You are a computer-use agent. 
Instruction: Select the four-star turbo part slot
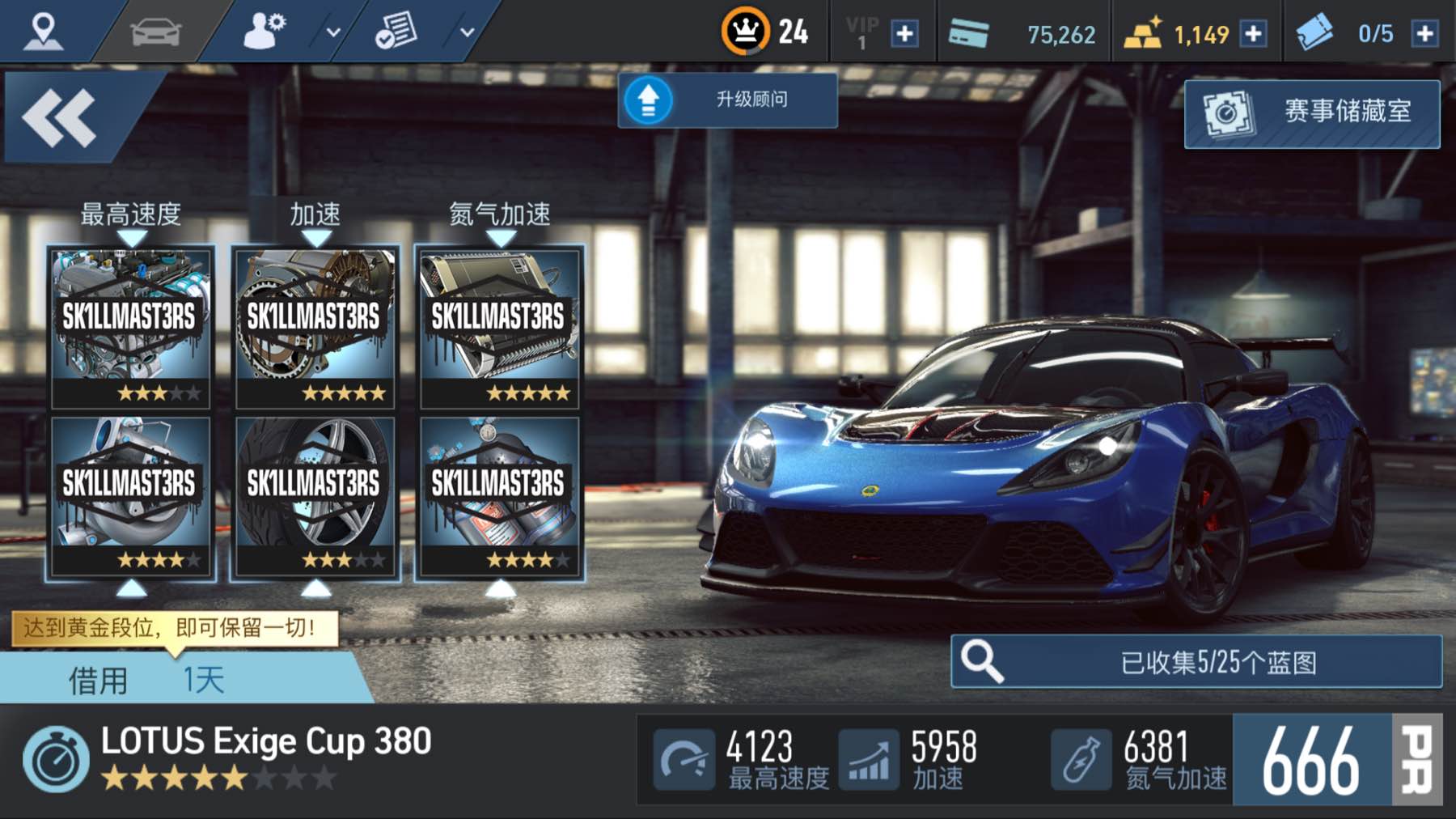click(x=131, y=495)
